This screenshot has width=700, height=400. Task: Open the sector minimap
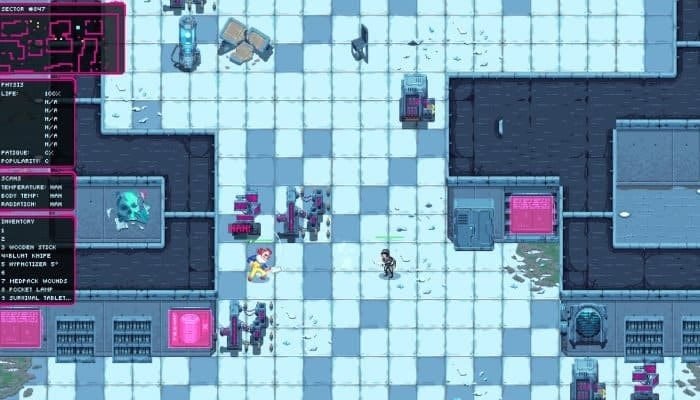[x=62, y=39]
